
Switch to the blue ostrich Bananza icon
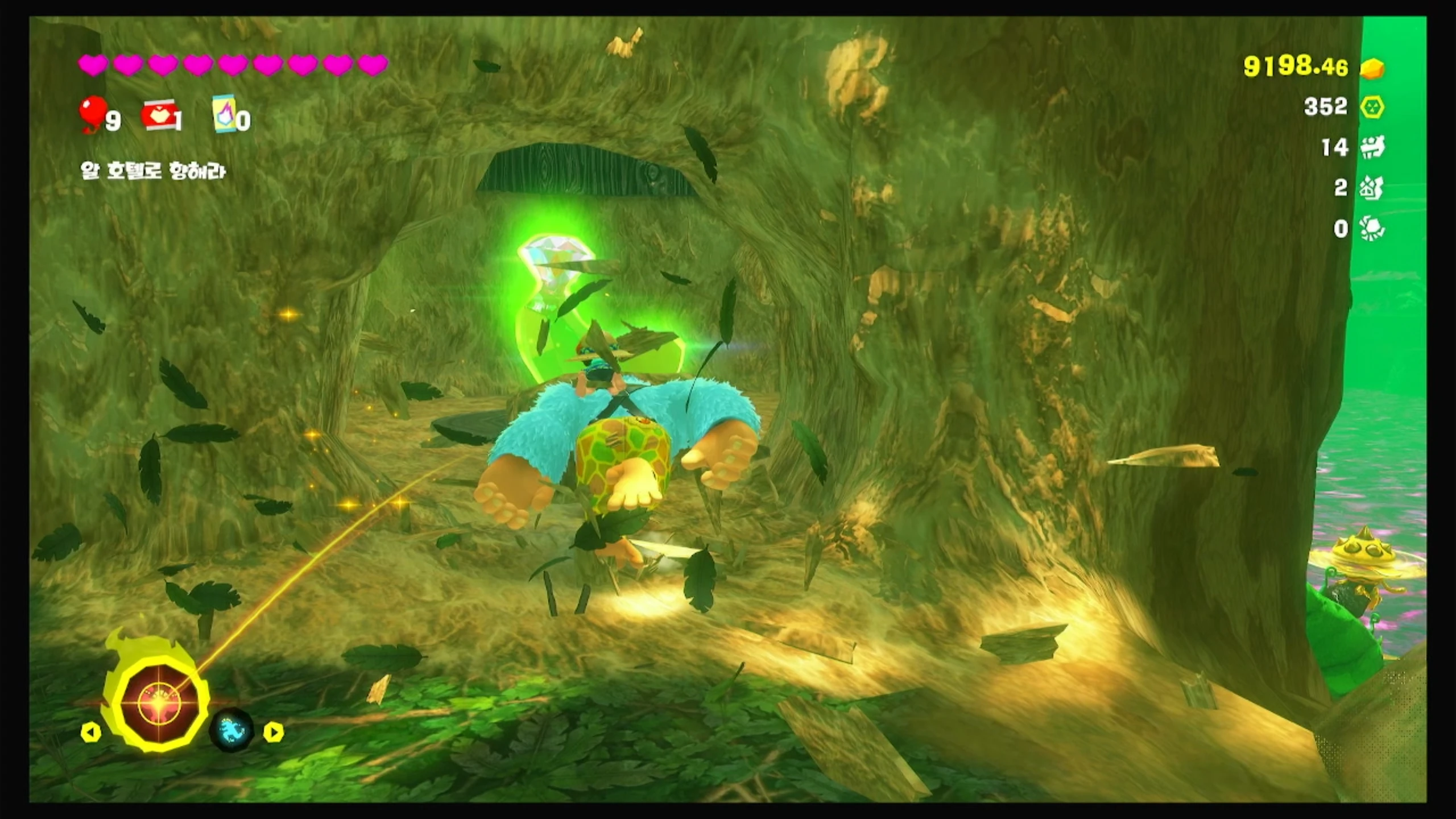click(231, 731)
